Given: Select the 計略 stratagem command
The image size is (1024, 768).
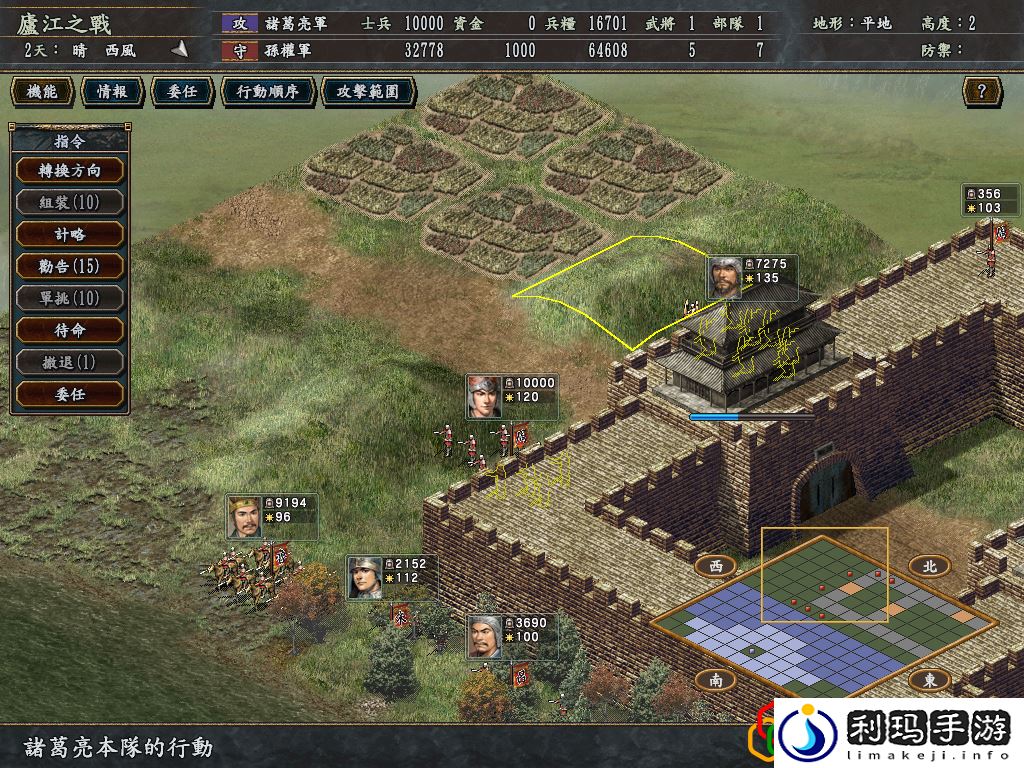Looking at the screenshot, I should pyautogui.click(x=70, y=234).
